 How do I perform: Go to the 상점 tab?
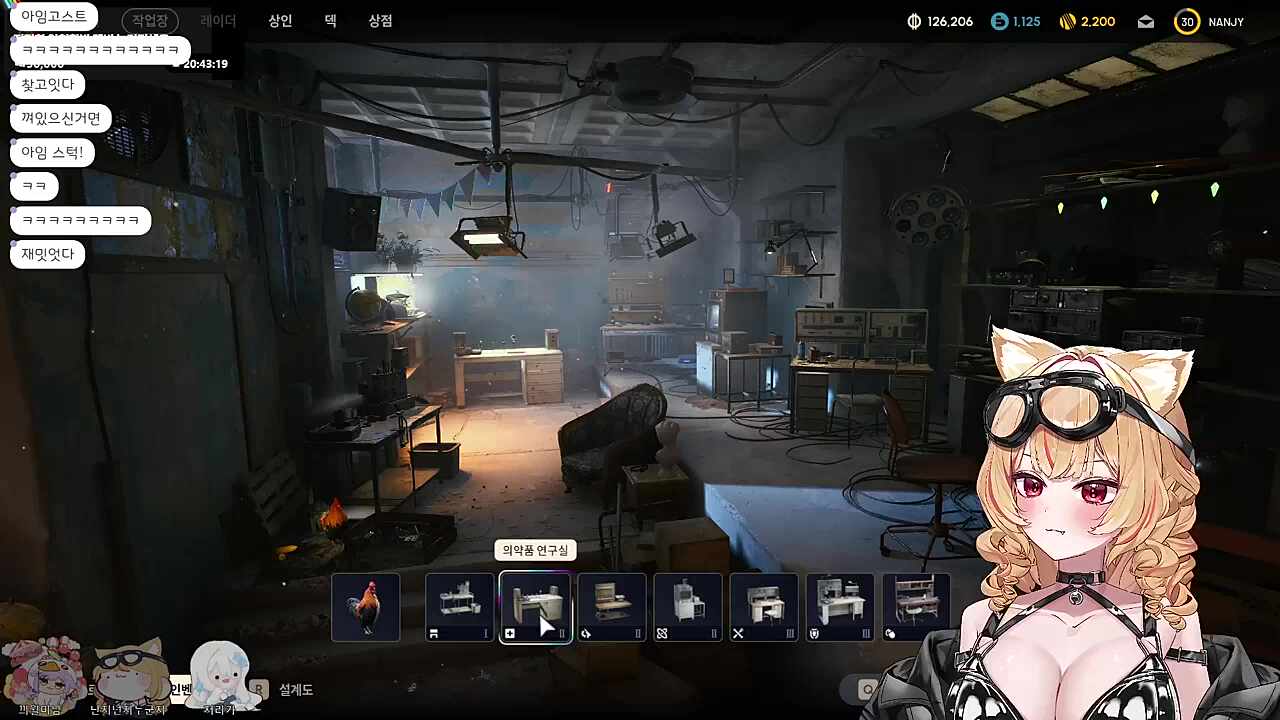tap(380, 21)
